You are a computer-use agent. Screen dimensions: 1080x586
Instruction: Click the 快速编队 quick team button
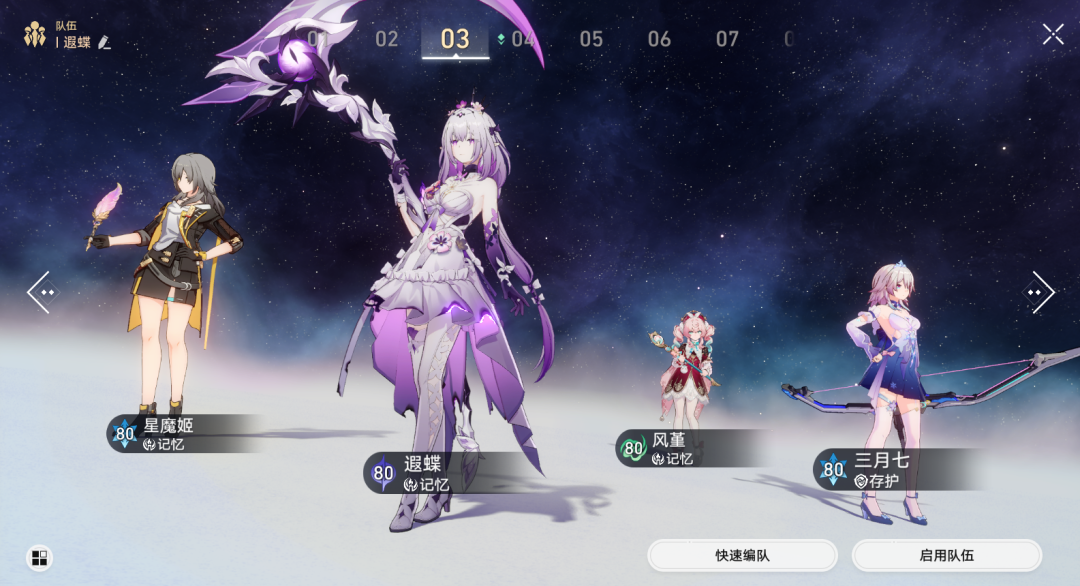(x=742, y=555)
